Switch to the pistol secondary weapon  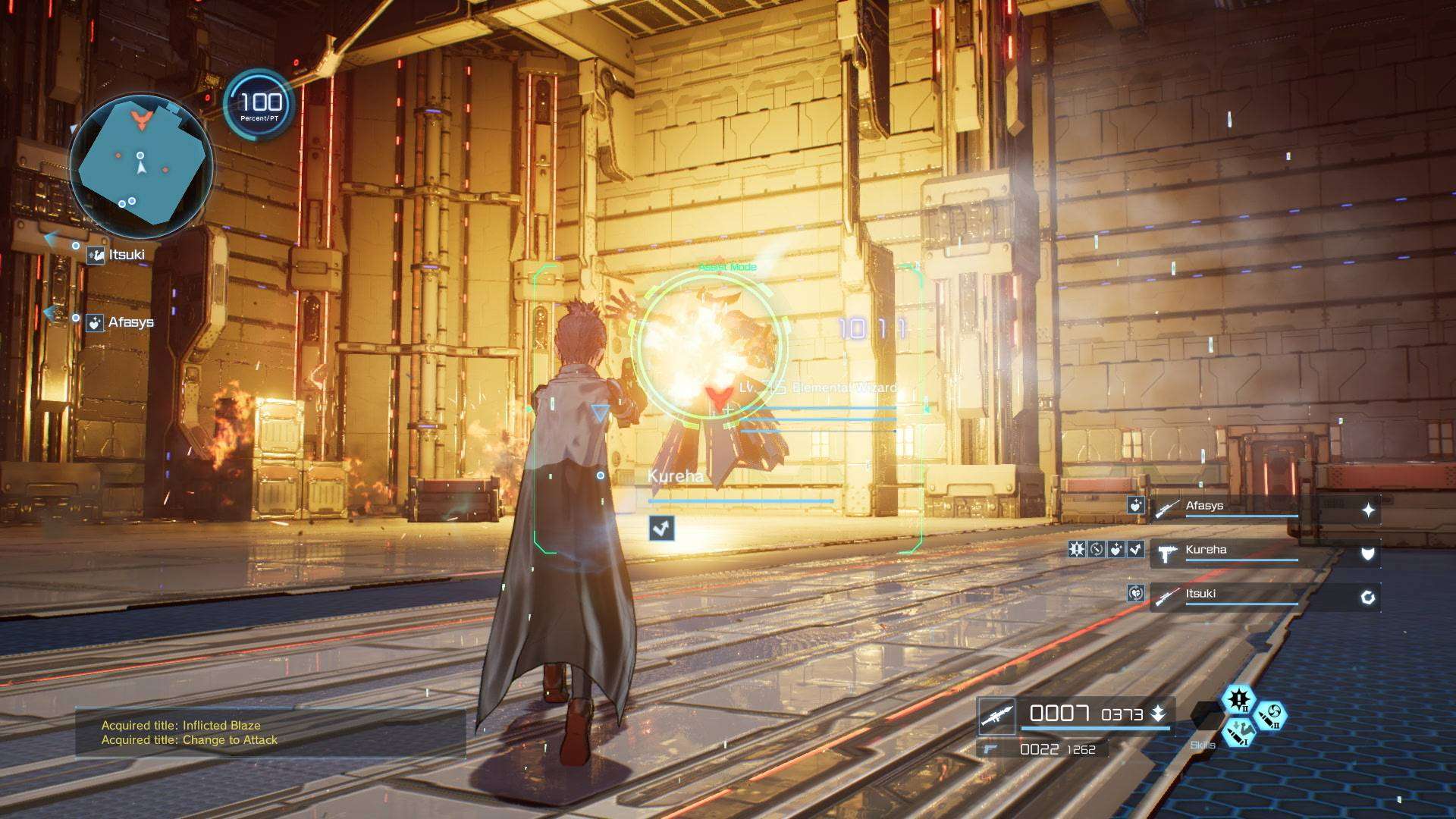pyautogui.click(x=989, y=749)
